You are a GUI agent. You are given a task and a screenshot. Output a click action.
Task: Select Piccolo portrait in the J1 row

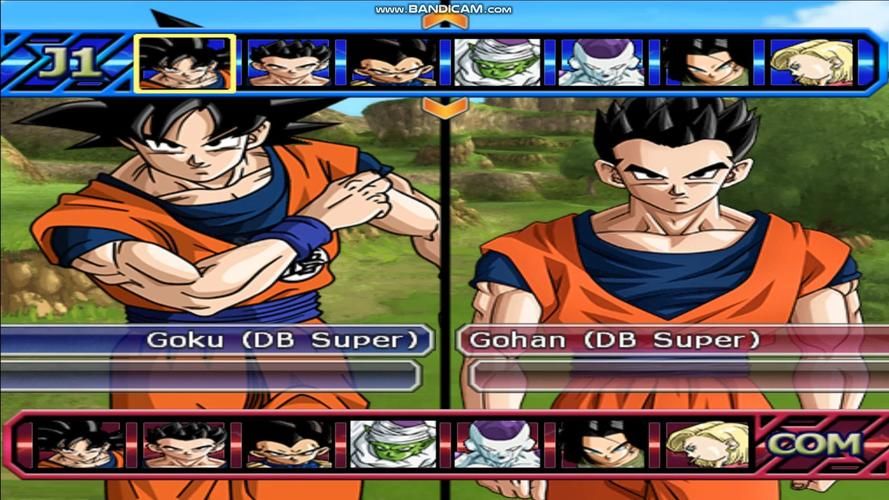coord(497,63)
